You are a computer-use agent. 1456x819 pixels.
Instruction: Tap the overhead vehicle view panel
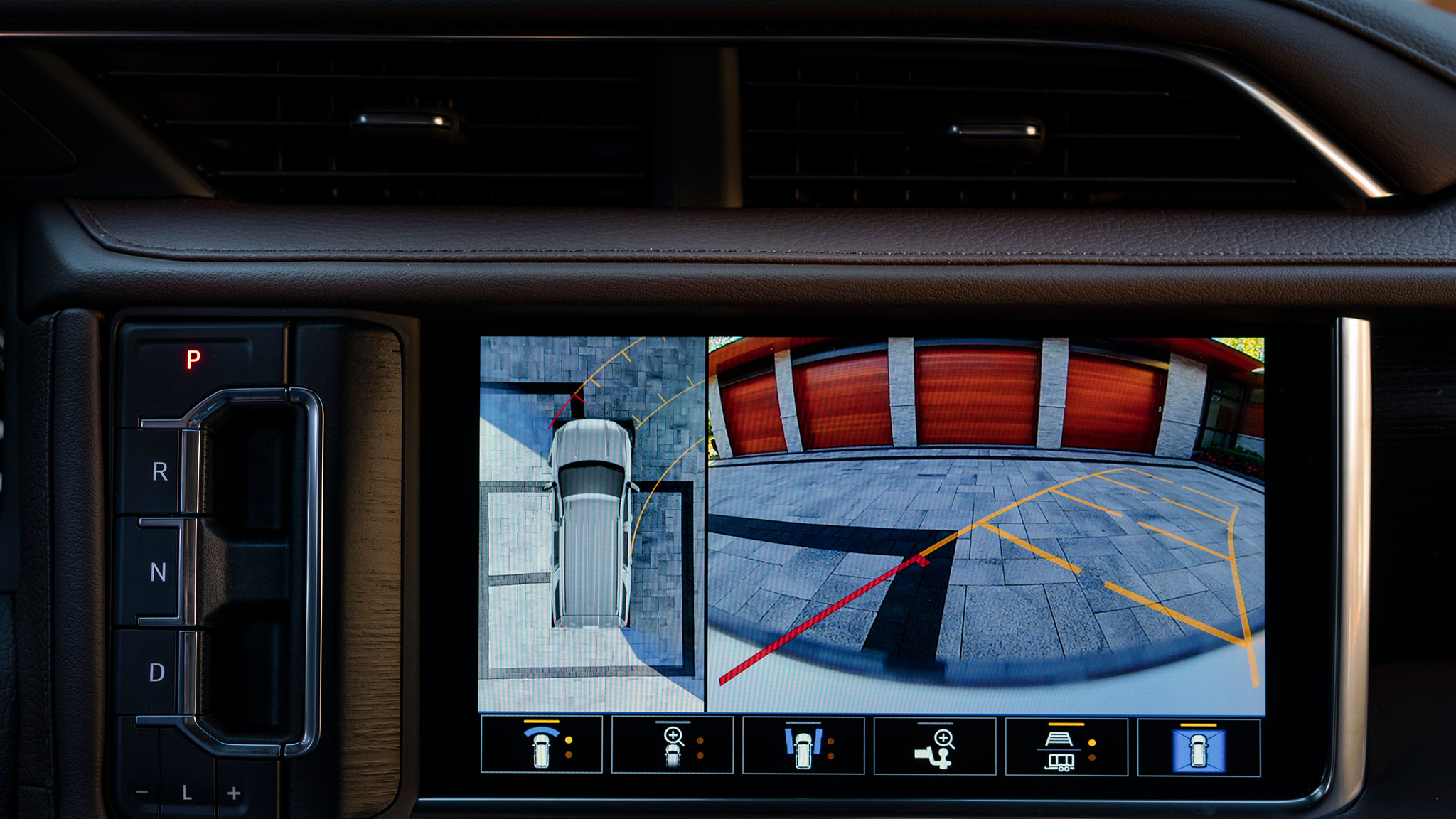[591, 524]
